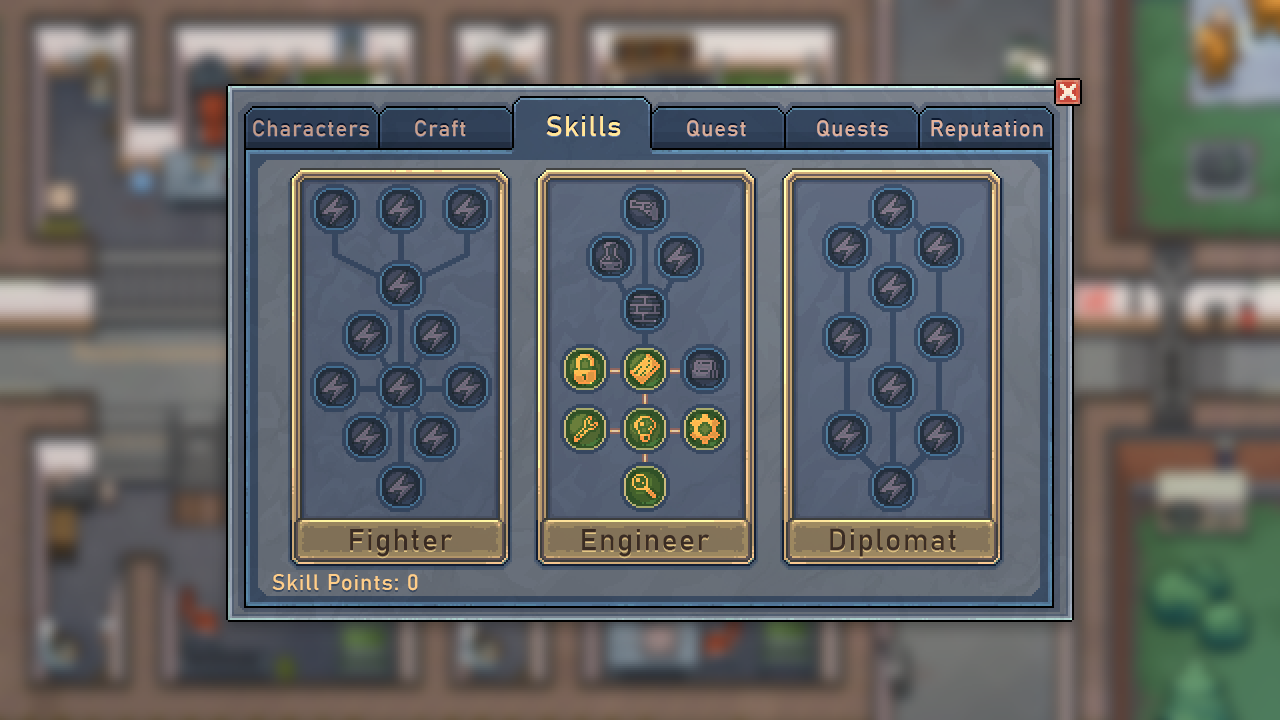1280x720 pixels.
Task: Click the Diplomat tree nameplate
Action: pyautogui.click(x=892, y=539)
